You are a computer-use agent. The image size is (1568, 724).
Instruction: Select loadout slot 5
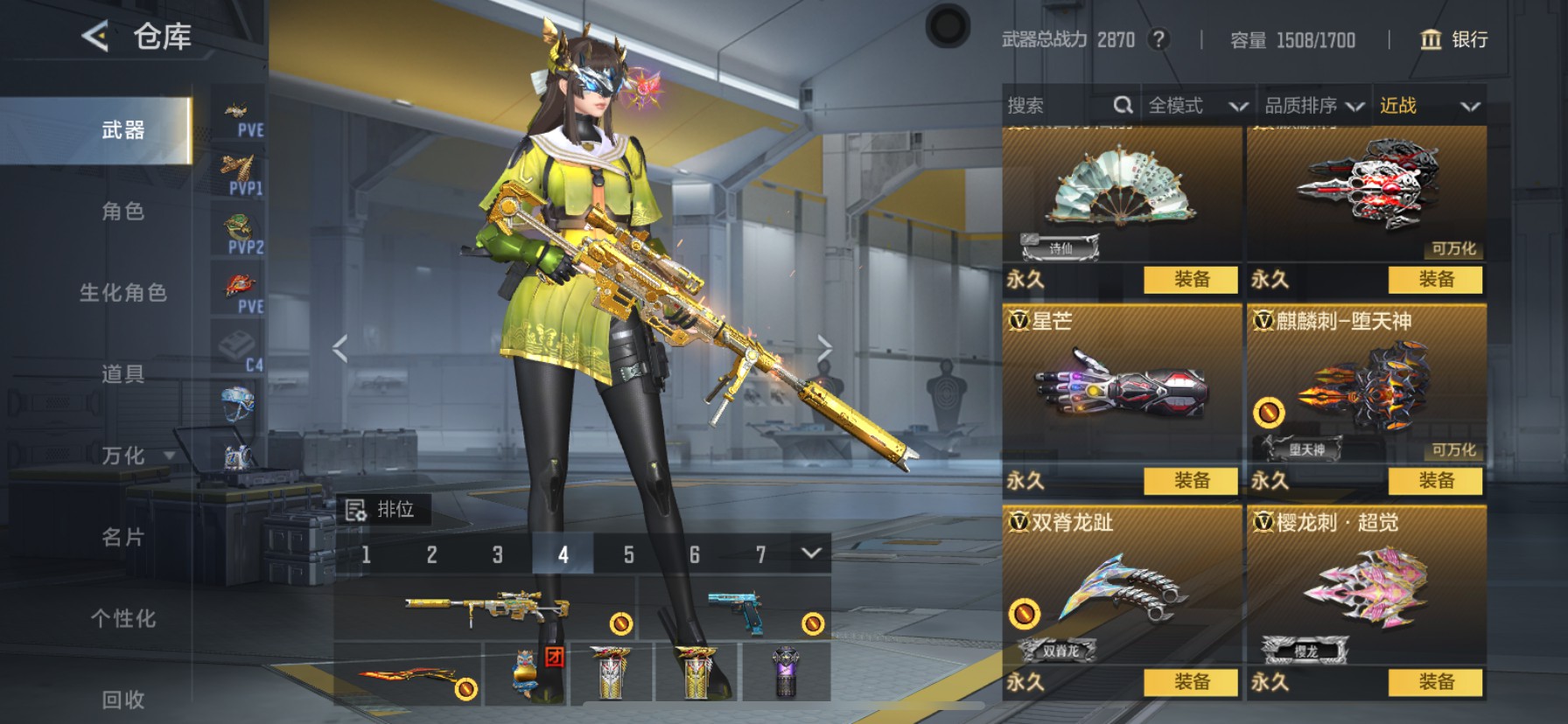pos(628,554)
